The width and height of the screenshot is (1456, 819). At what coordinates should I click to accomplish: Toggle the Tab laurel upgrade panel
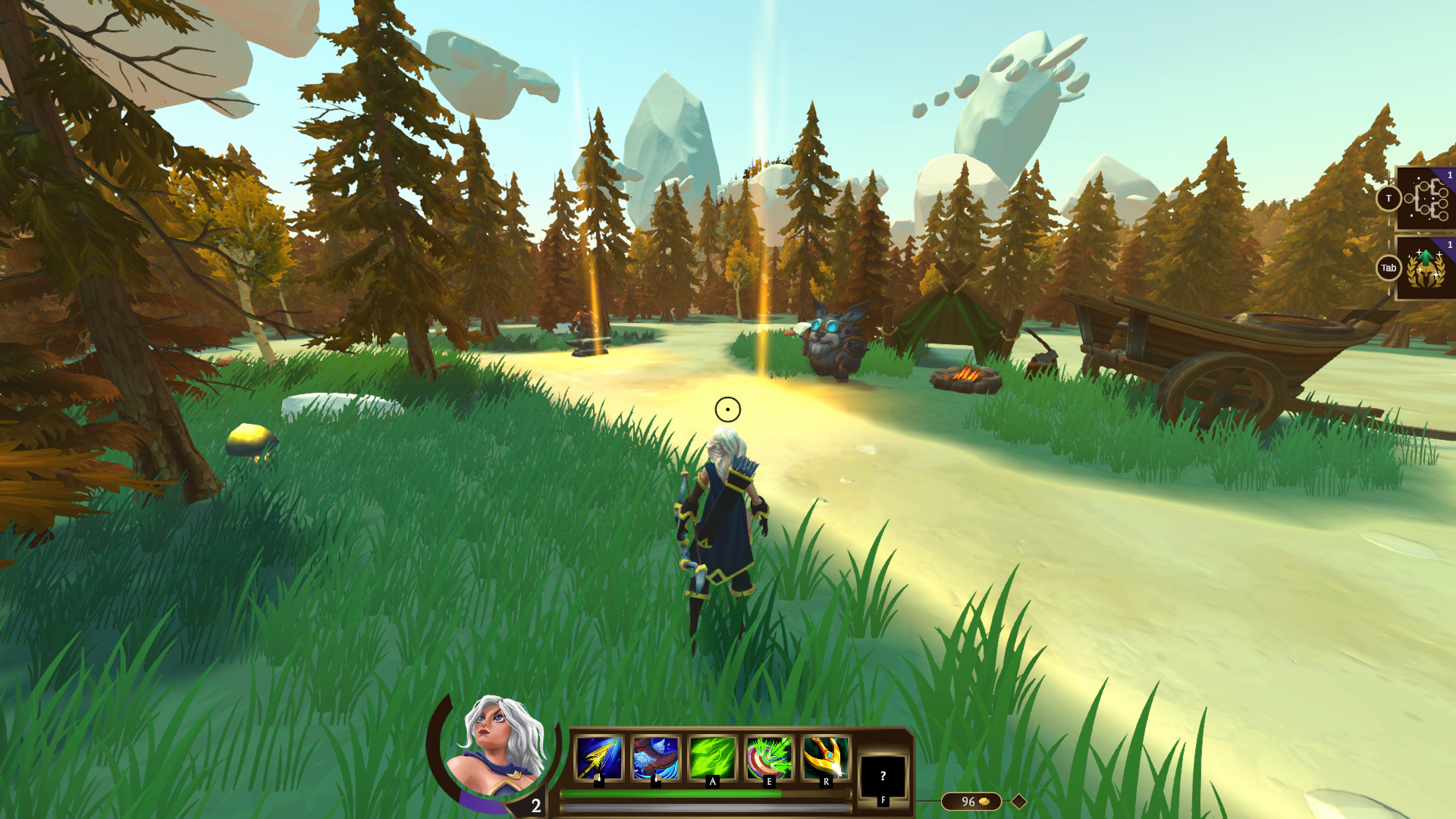pyautogui.click(x=1389, y=268)
